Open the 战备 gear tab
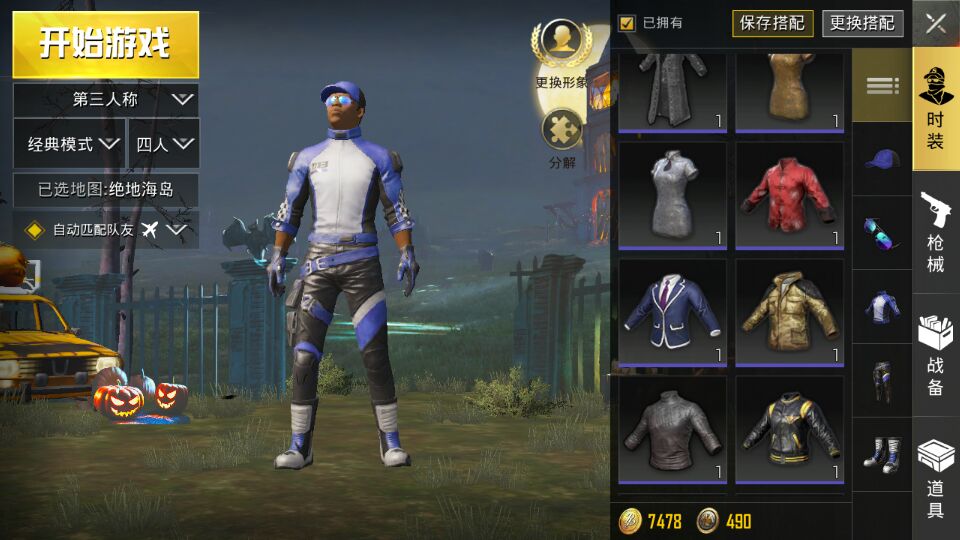 click(x=936, y=355)
